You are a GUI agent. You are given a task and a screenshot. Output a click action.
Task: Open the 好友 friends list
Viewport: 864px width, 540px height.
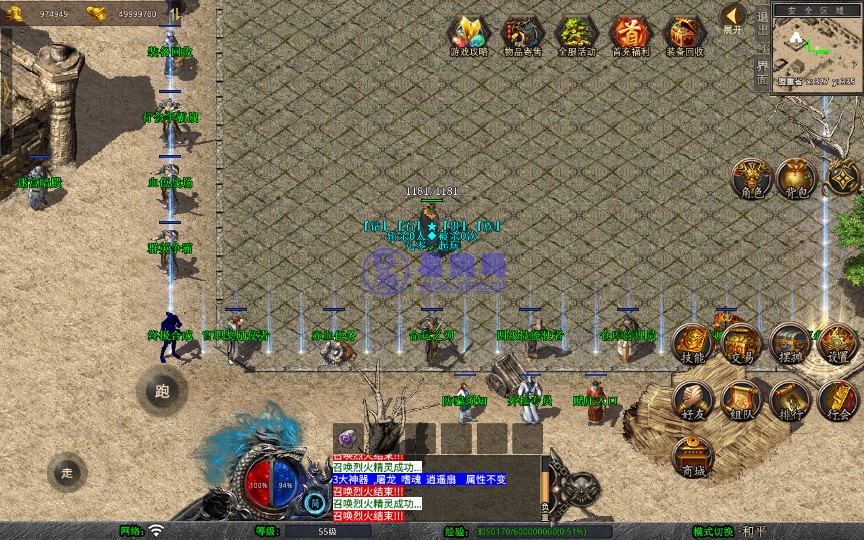click(692, 401)
